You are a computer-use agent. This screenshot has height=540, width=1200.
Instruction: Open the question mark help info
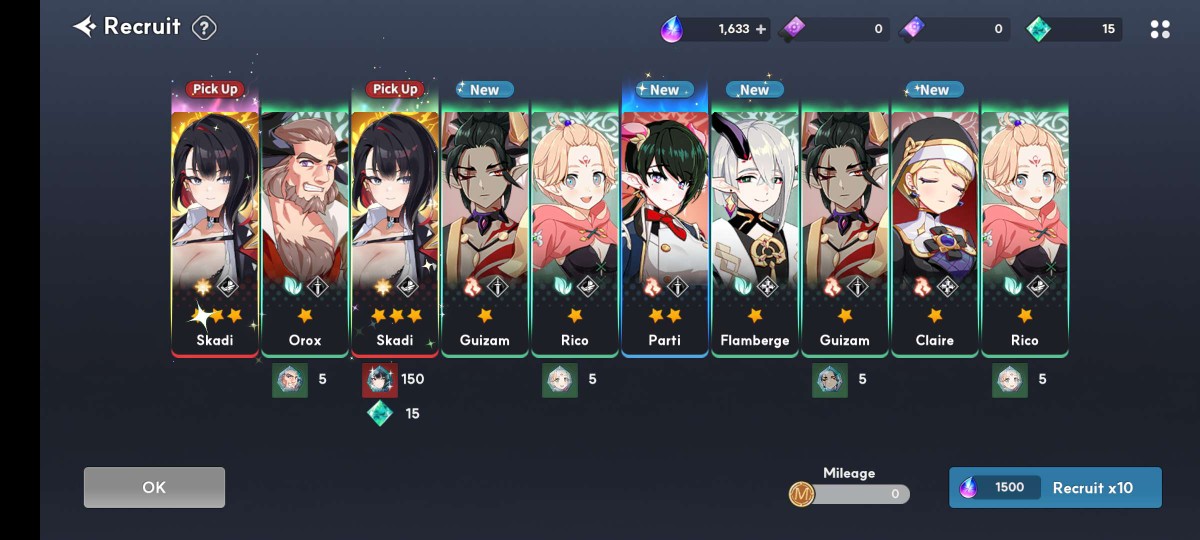[x=204, y=28]
